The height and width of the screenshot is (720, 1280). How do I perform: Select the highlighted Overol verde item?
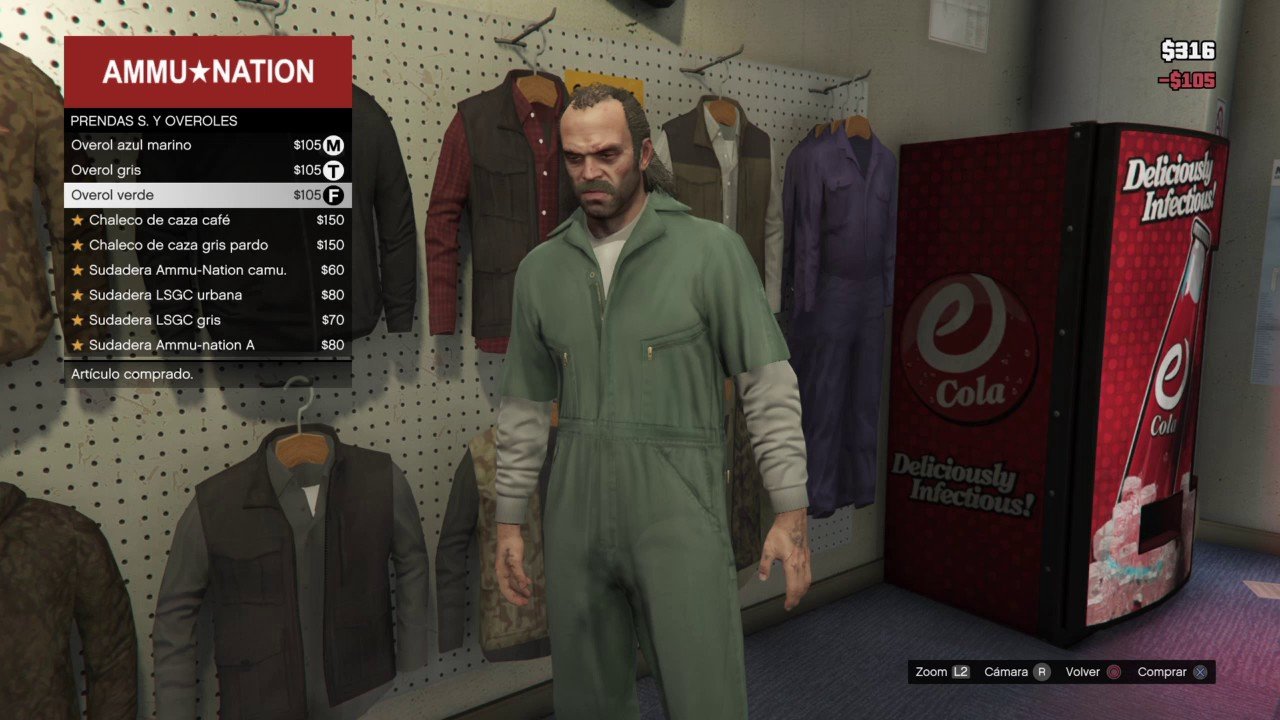click(x=207, y=195)
